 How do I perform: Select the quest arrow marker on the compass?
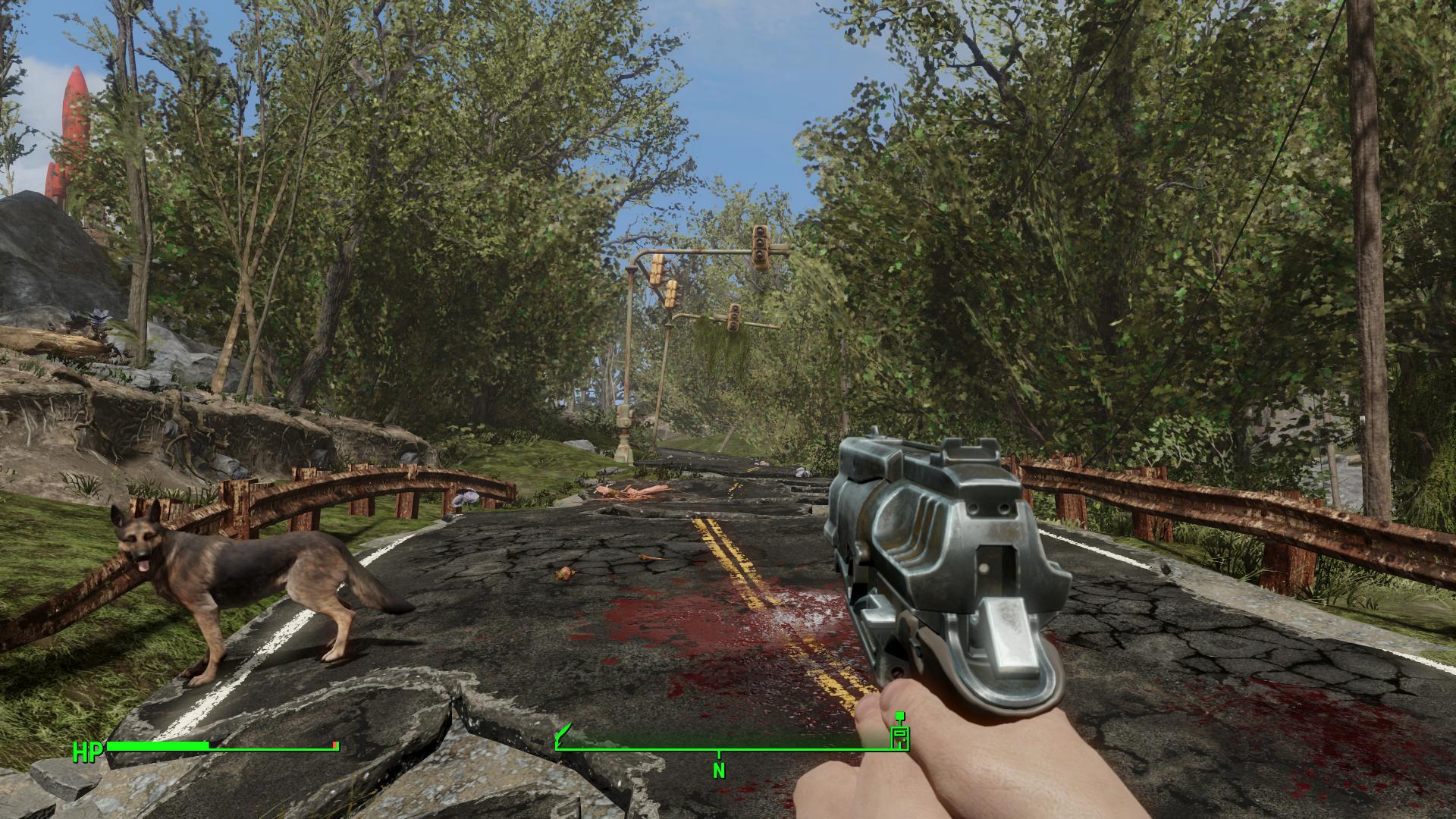pos(564,733)
